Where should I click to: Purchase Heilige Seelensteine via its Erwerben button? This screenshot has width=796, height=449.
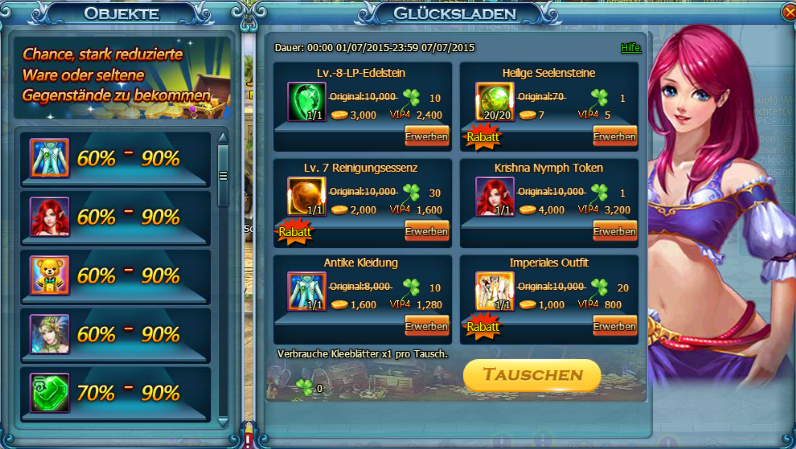[x=614, y=136]
